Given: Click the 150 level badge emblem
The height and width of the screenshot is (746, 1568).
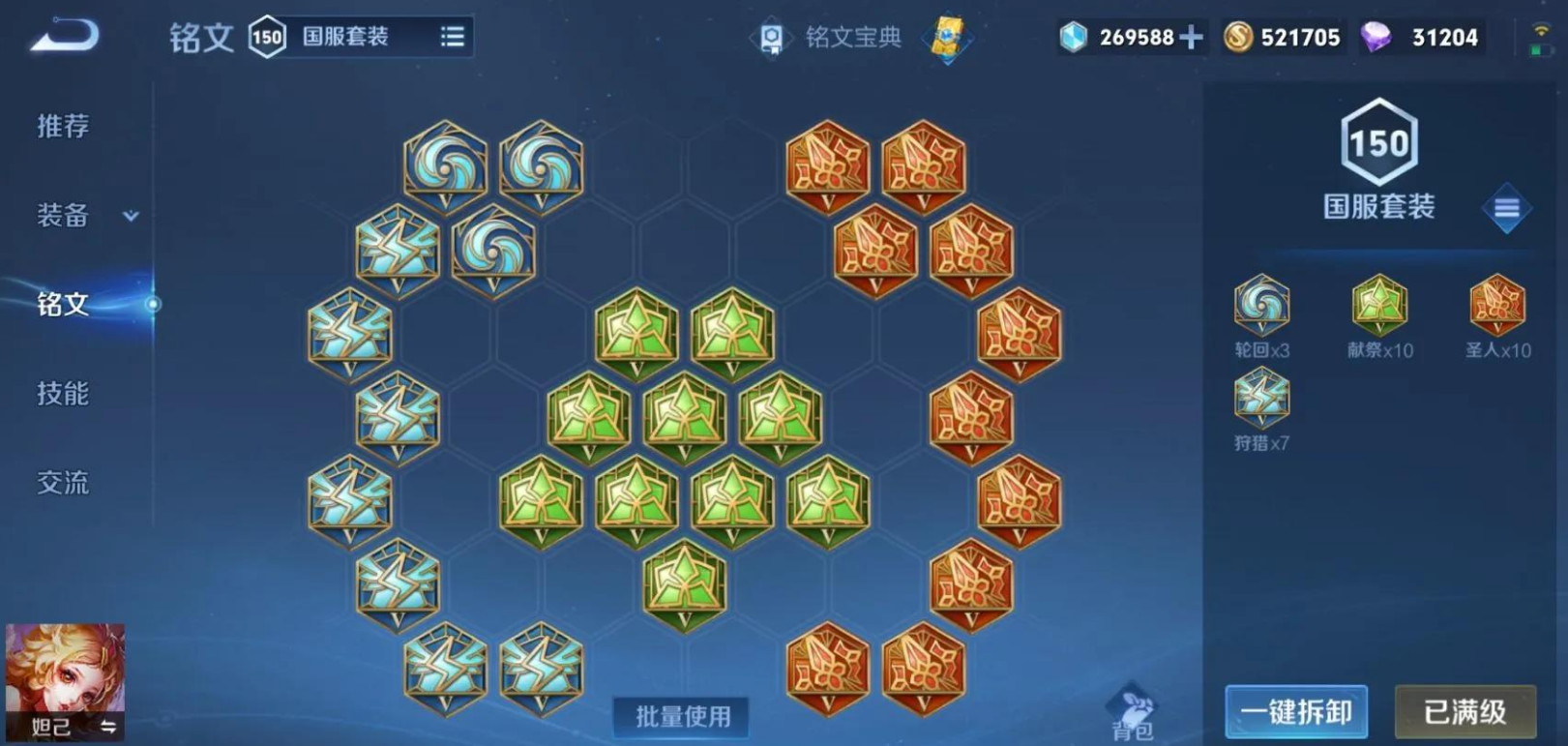Looking at the screenshot, I should tap(1380, 143).
